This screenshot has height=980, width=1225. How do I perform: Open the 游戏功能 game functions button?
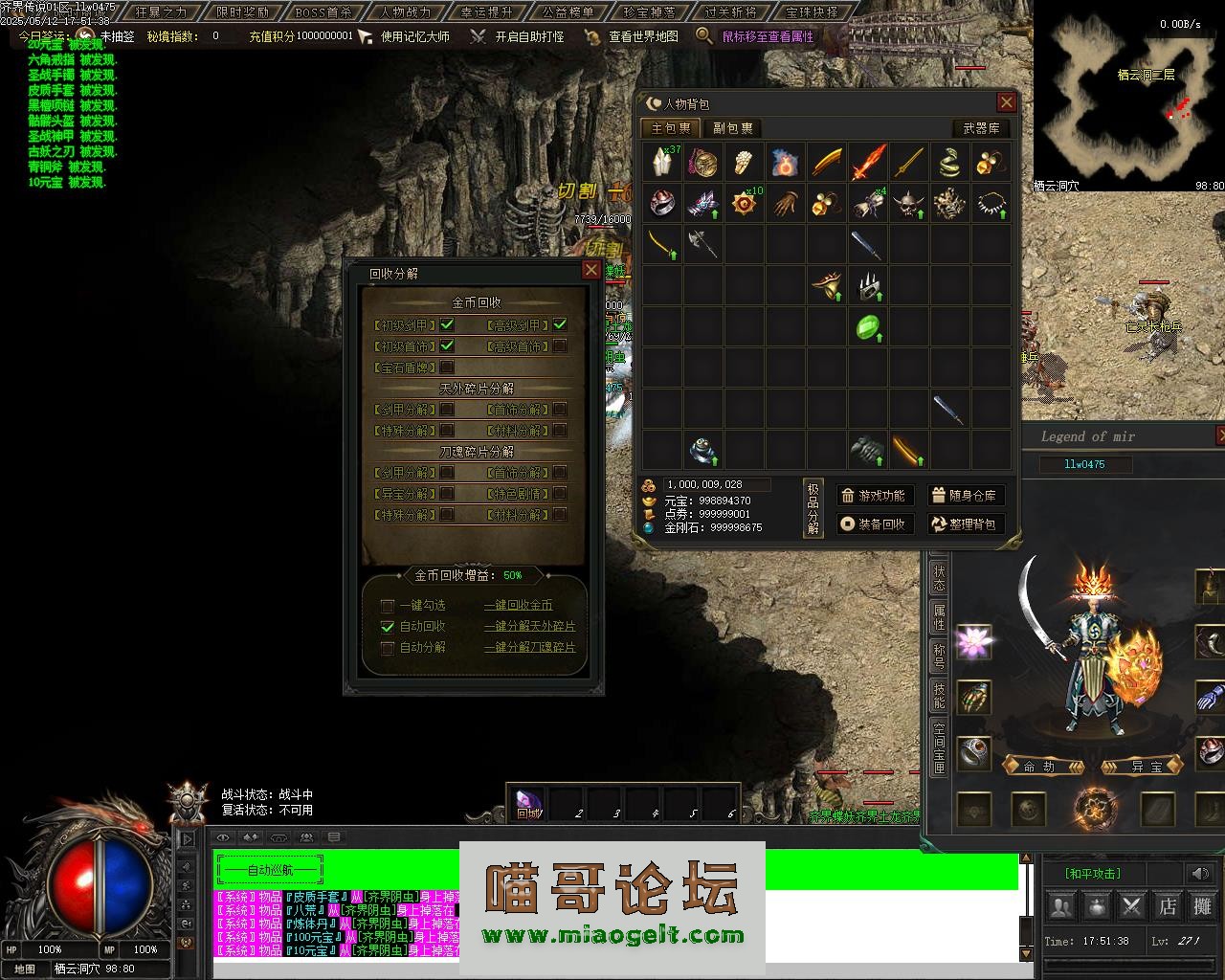[x=875, y=495]
